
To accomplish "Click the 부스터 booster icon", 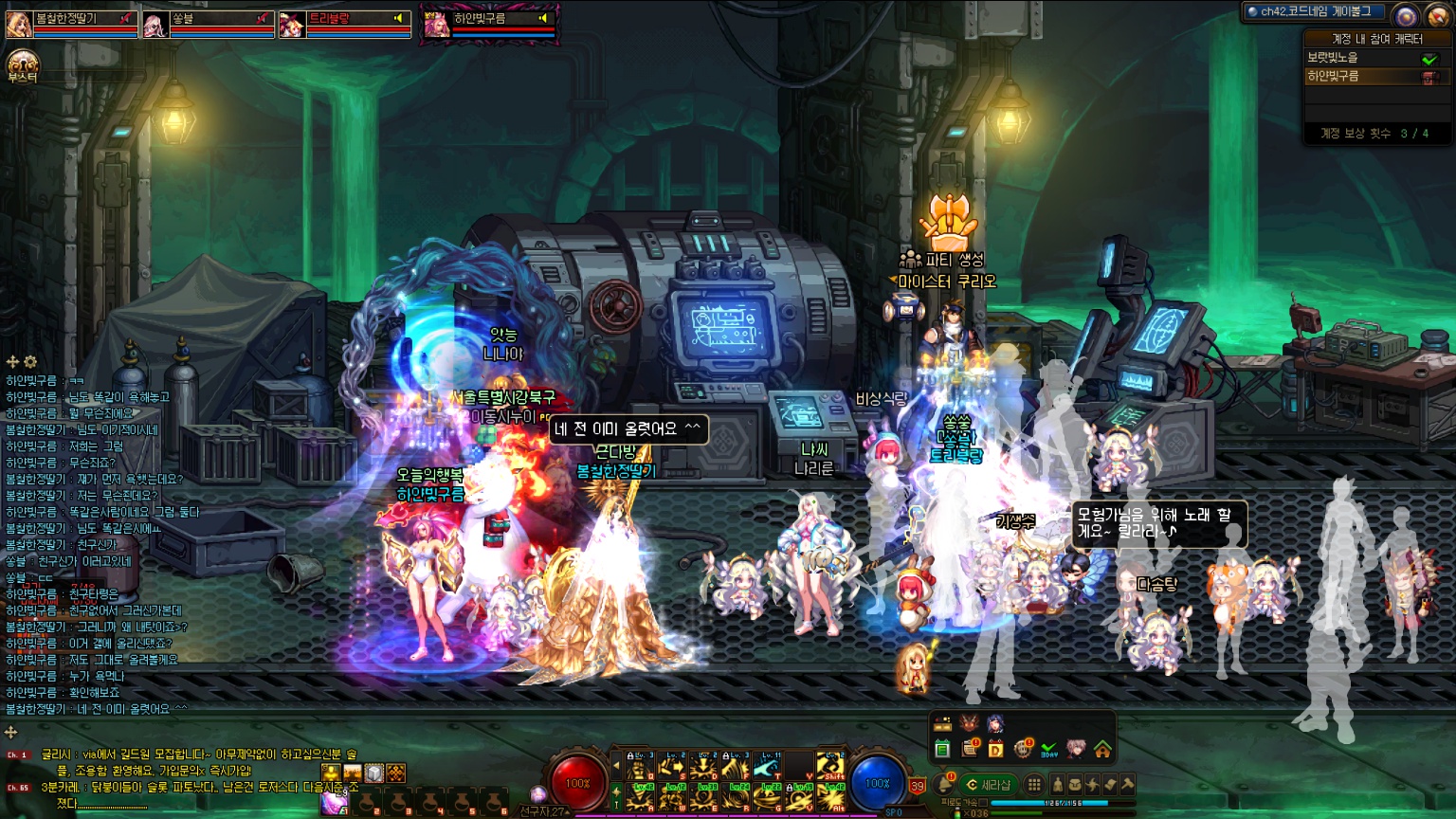I will tap(22, 66).
